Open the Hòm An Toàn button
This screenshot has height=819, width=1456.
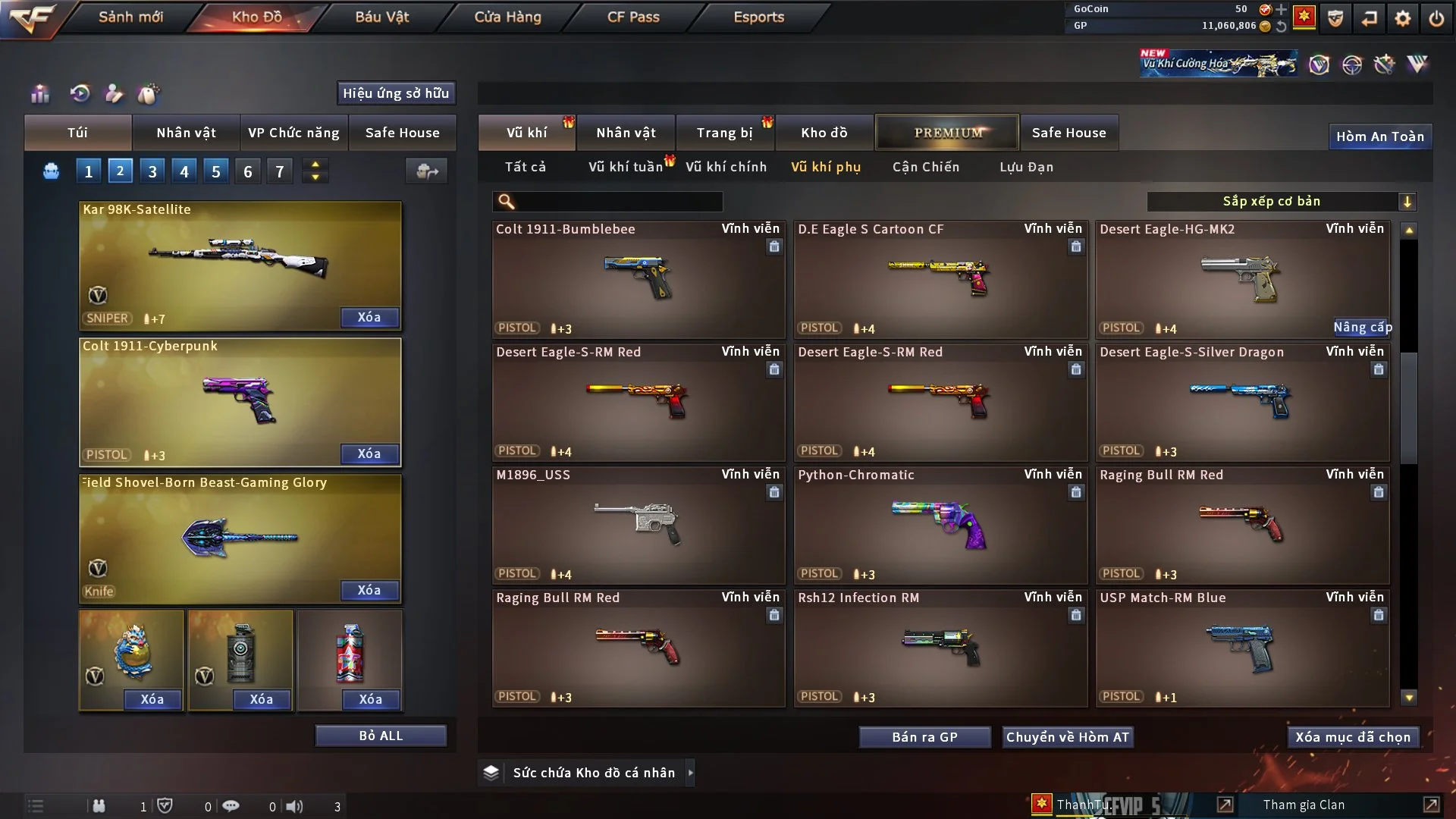tap(1379, 136)
